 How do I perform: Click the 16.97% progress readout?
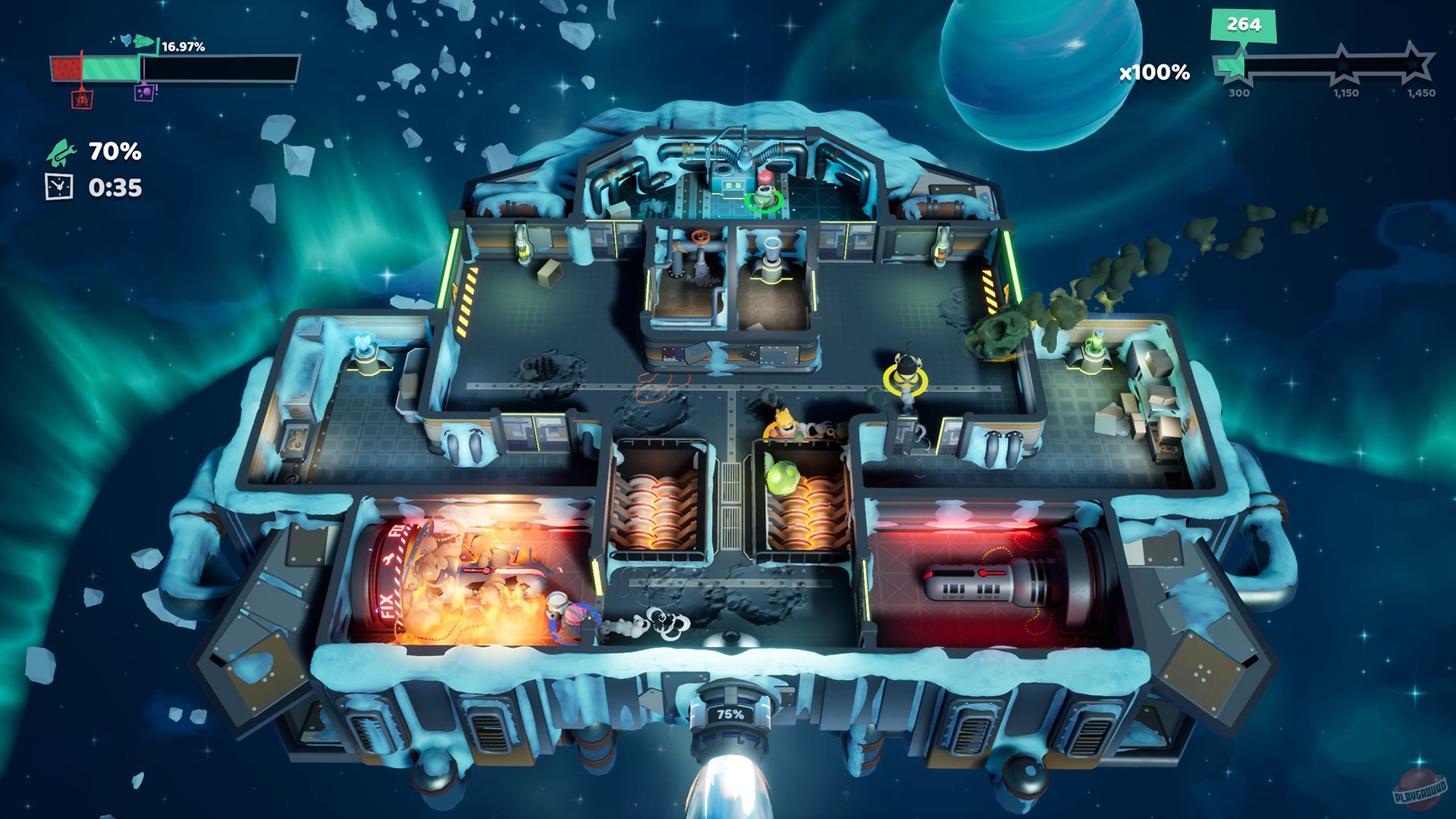(182, 47)
